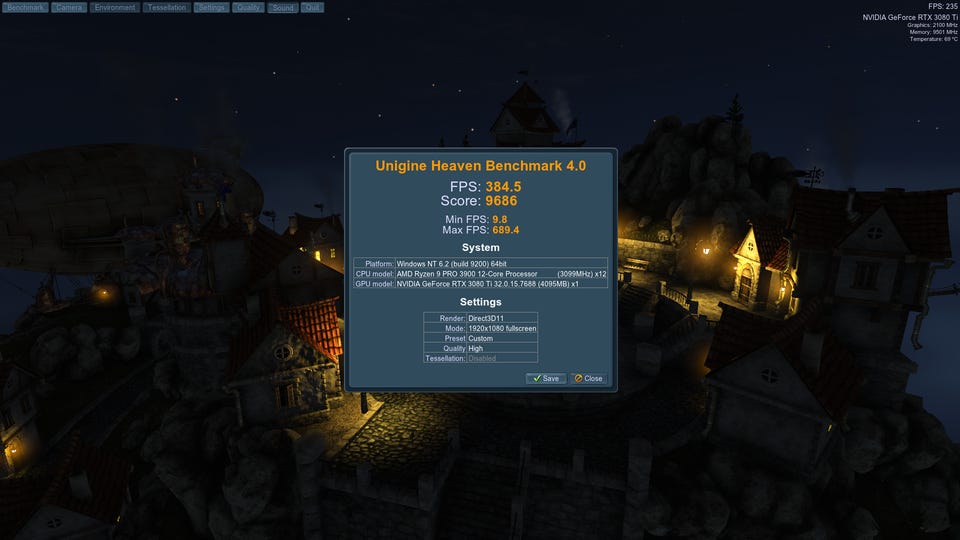Toggle the Sound button
960x540 pixels.
click(282, 7)
